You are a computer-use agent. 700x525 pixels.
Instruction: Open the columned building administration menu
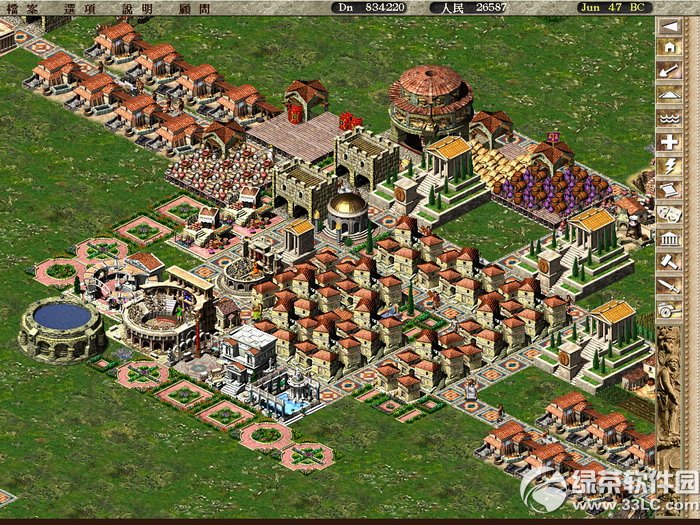pyautogui.click(x=669, y=236)
